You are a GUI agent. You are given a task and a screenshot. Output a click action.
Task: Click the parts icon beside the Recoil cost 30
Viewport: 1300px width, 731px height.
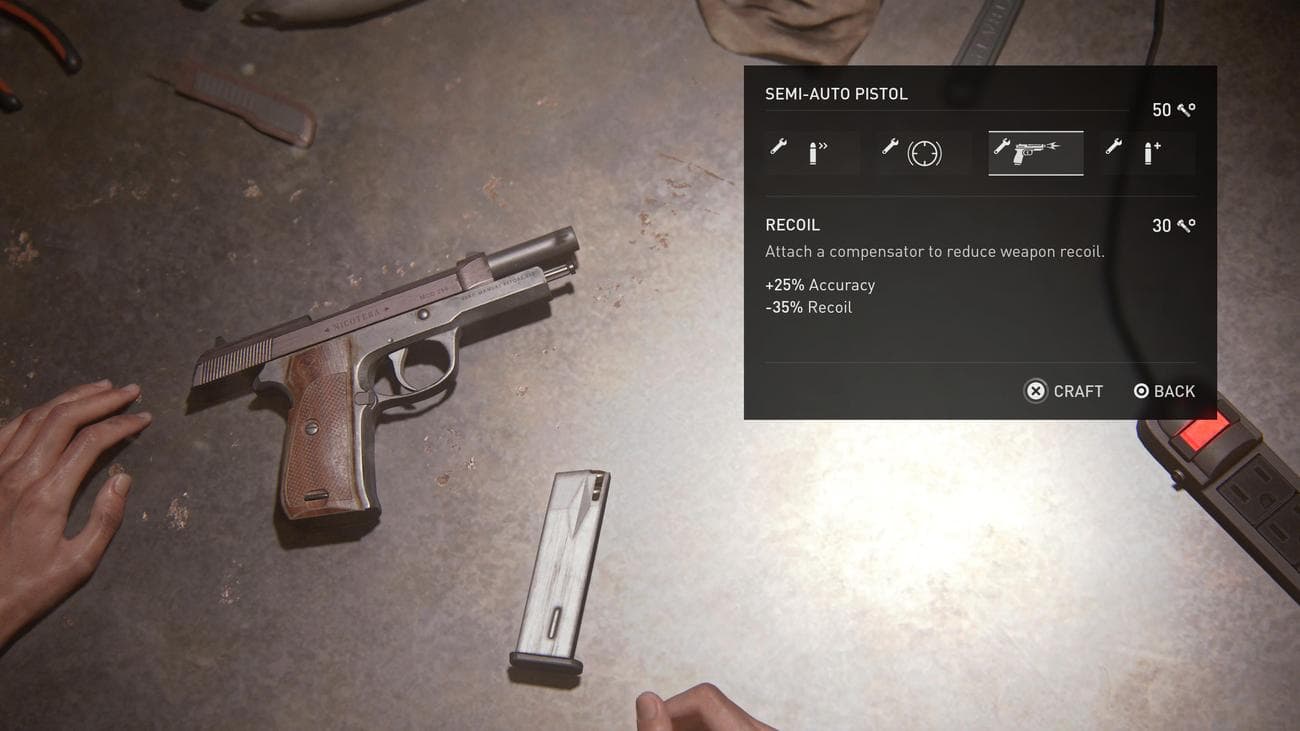click(x=1188, y=225)
